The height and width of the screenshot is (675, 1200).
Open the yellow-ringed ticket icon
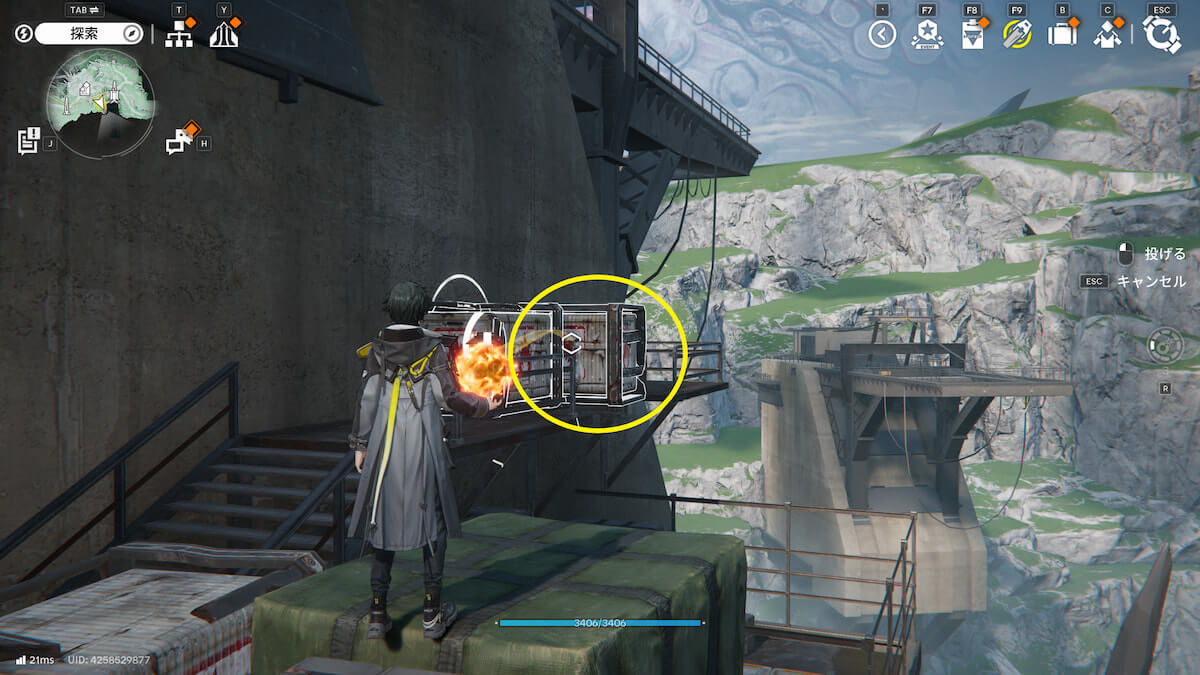(x=1017, y=35)
